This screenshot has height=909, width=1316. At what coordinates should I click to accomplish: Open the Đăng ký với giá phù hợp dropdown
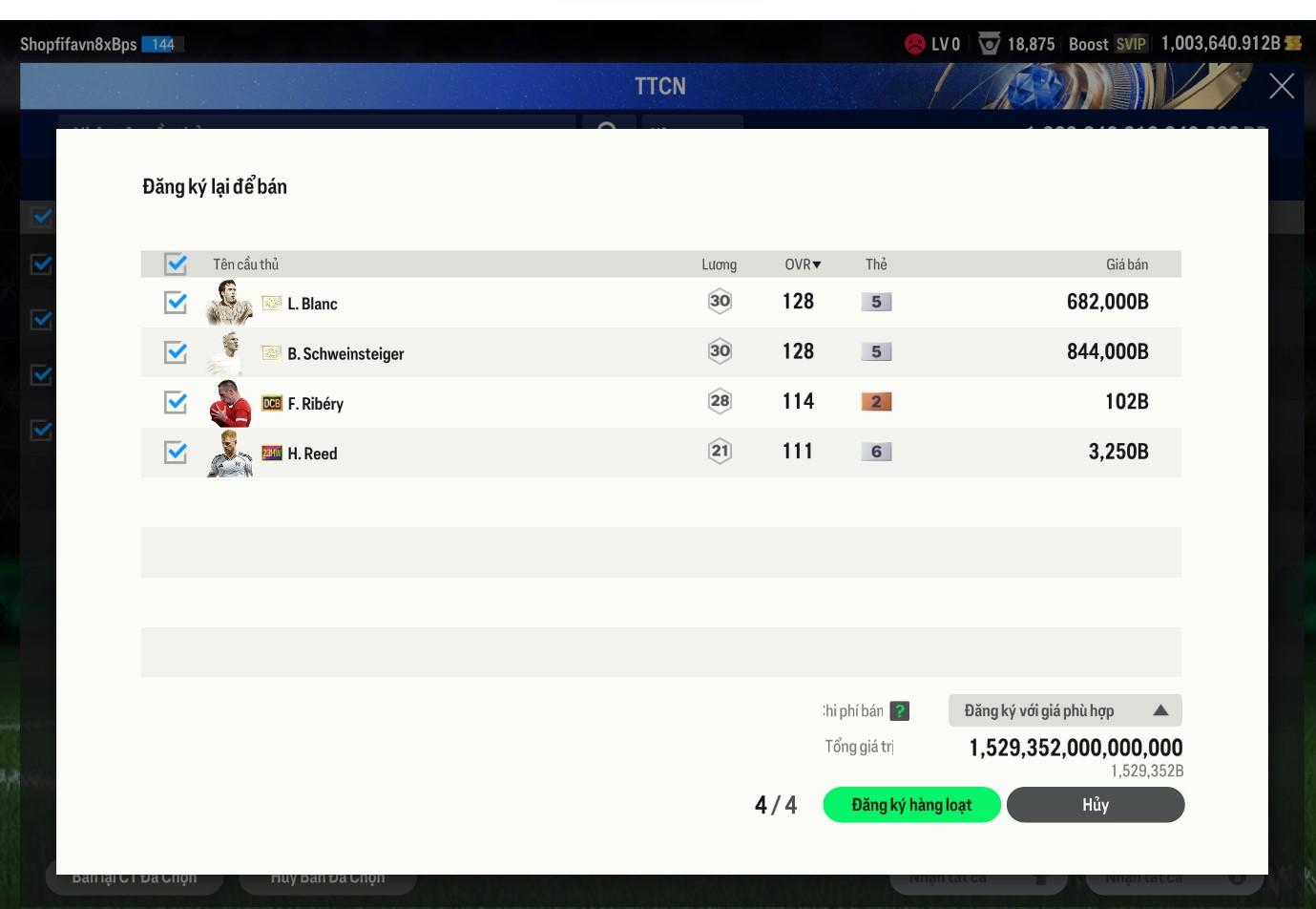[x=1065, y=710]
